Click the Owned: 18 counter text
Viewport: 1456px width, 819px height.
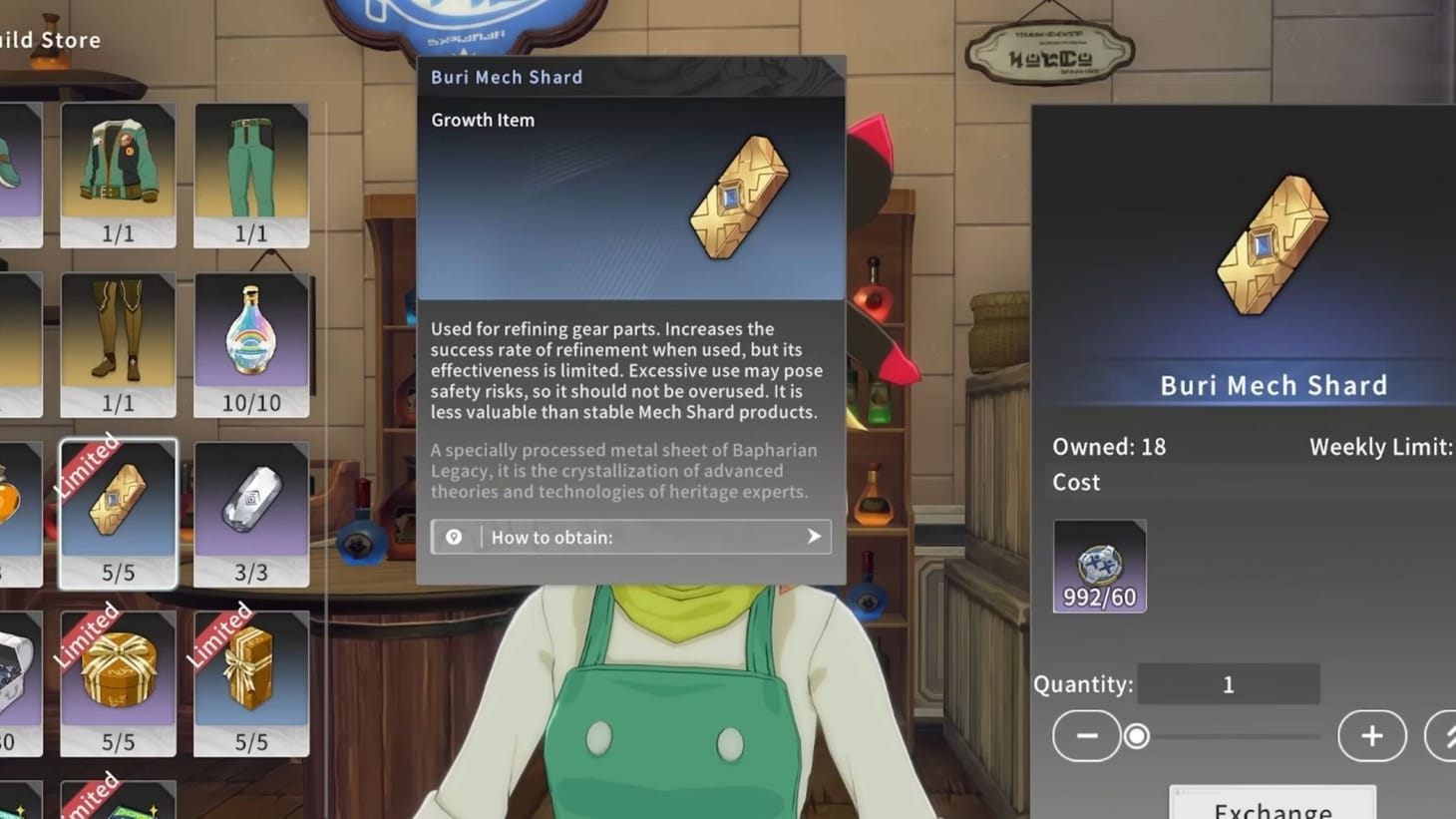[x=1109, y=447]
